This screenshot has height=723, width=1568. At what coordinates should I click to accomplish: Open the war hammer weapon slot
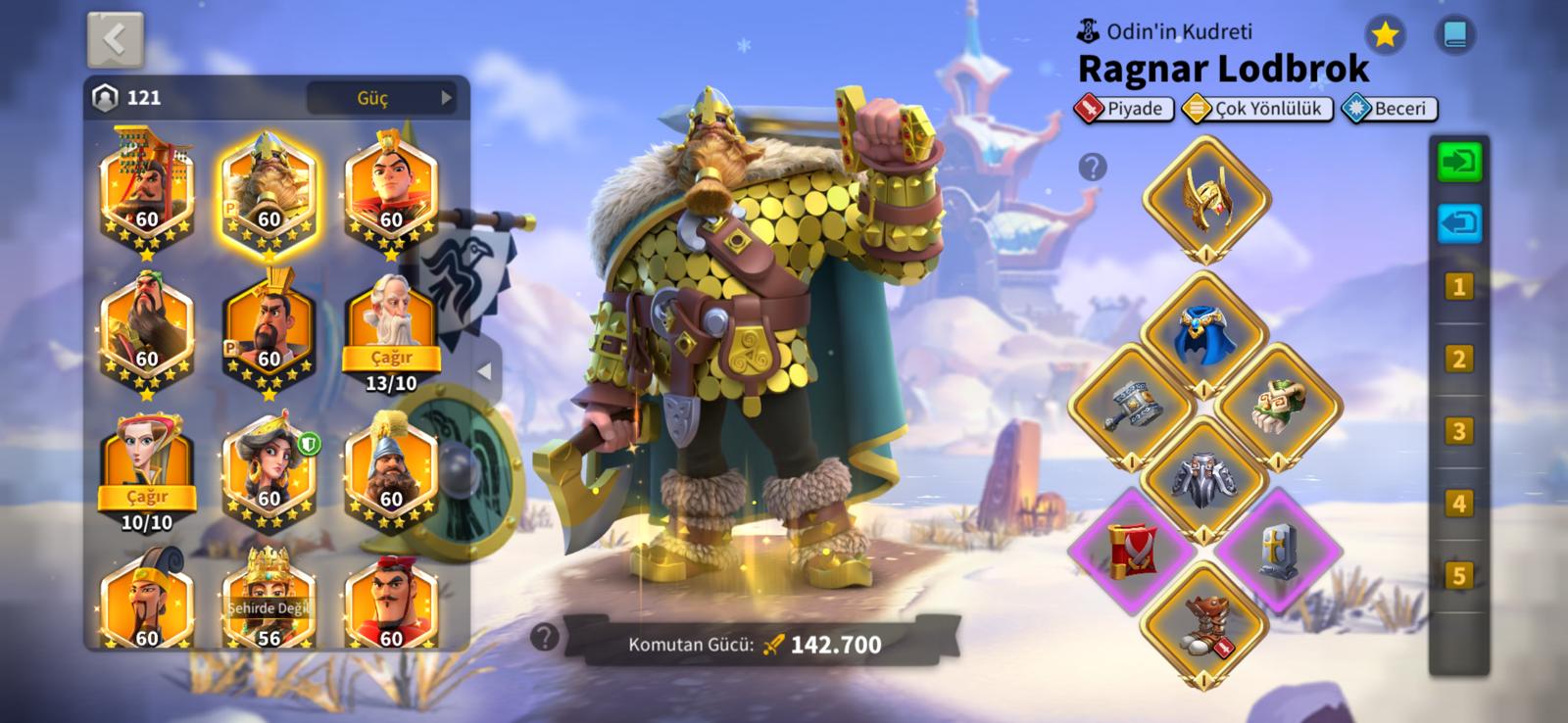click(x=1132, y=404)
